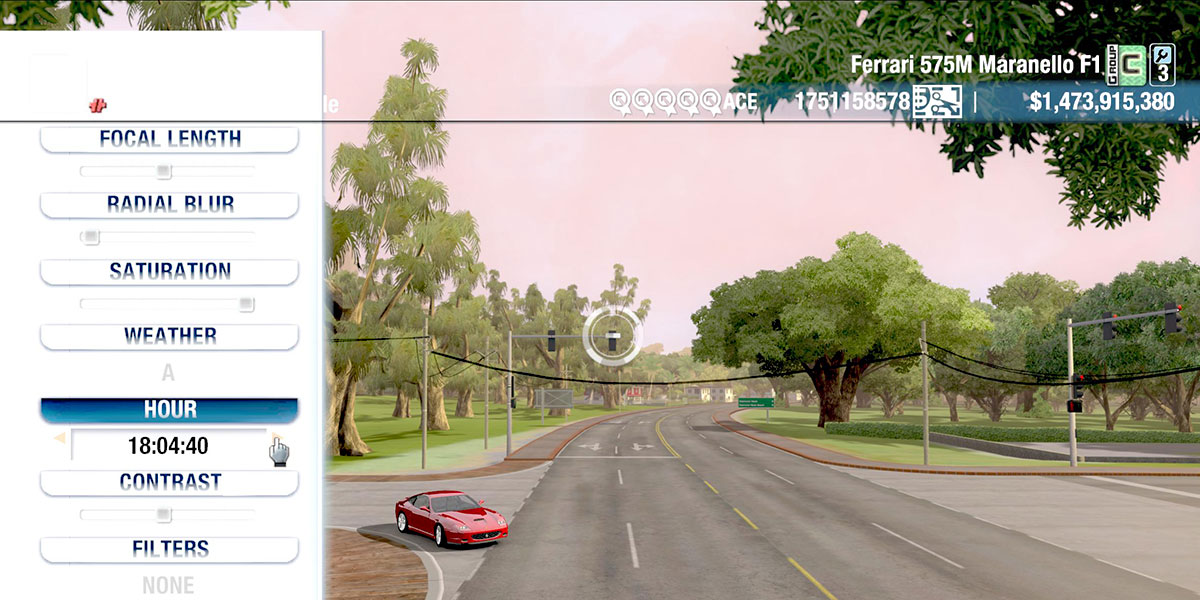Image resolution: width=1200 pixels, height=600 pixels.
Task: Choose the Radial Blur setting
Action: click(169, 205)
